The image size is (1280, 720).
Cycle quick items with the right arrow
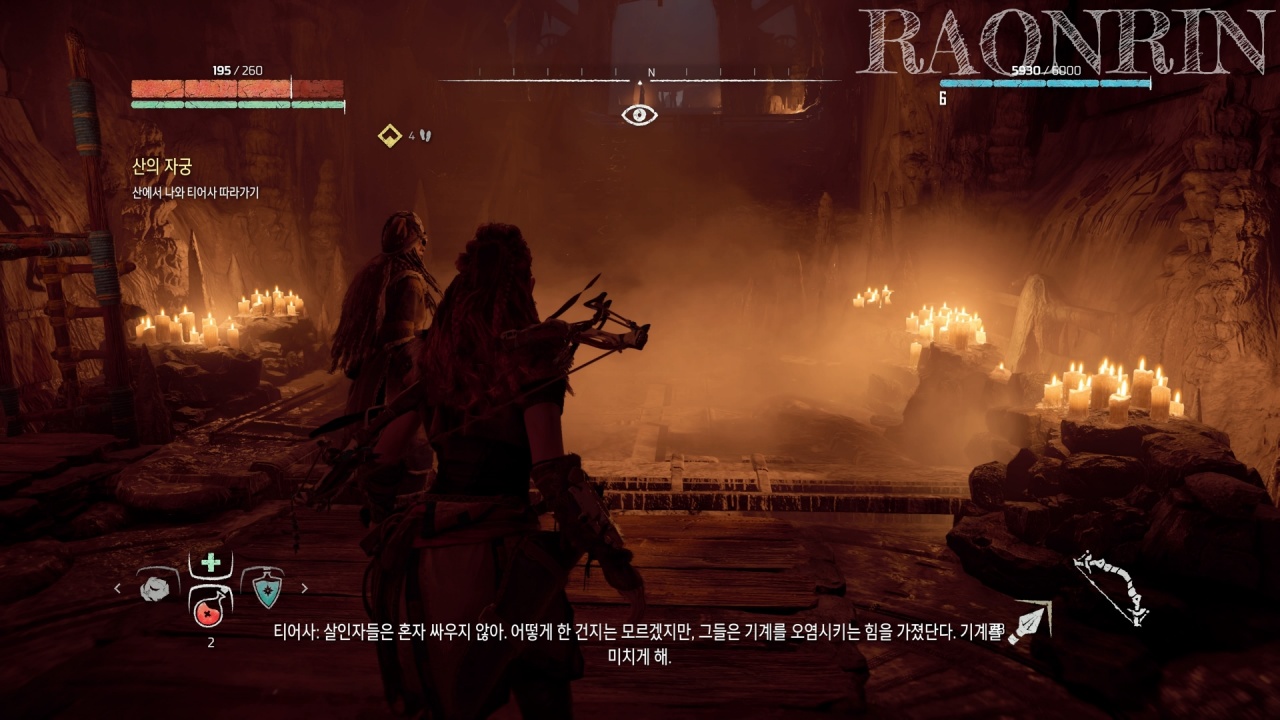coord(305,588)
